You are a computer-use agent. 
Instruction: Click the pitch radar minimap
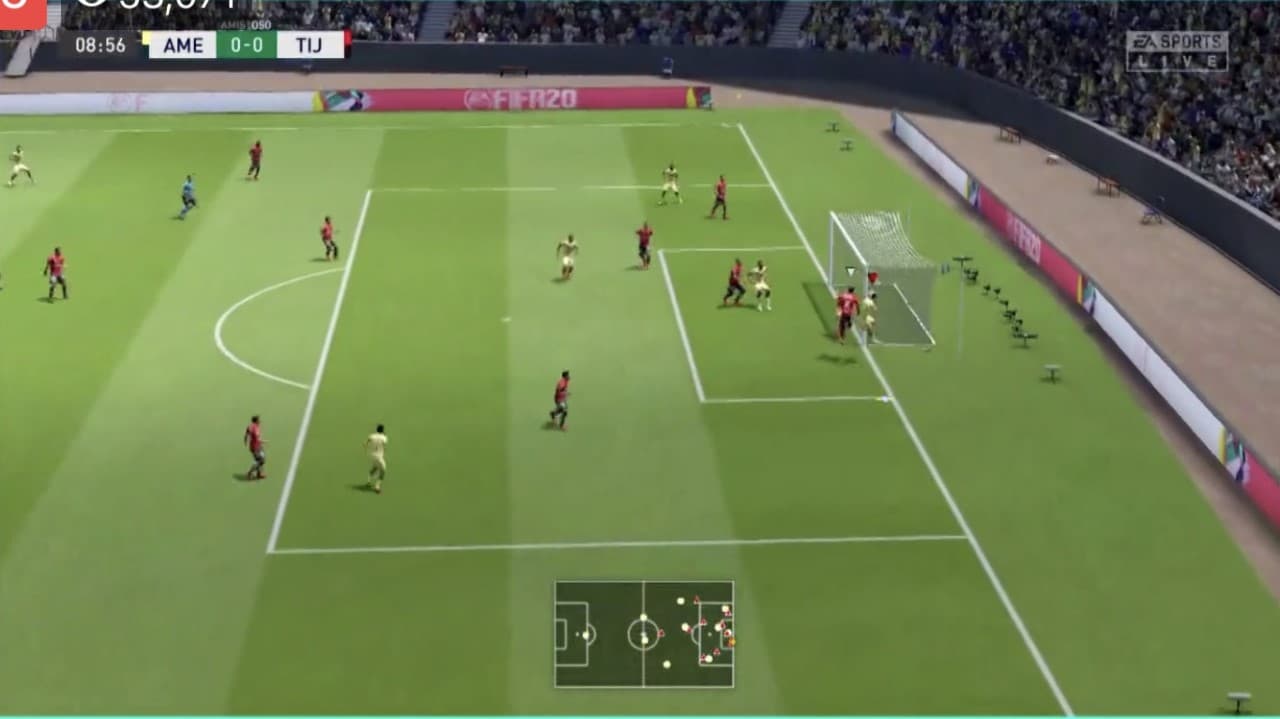tap(644, 634)
